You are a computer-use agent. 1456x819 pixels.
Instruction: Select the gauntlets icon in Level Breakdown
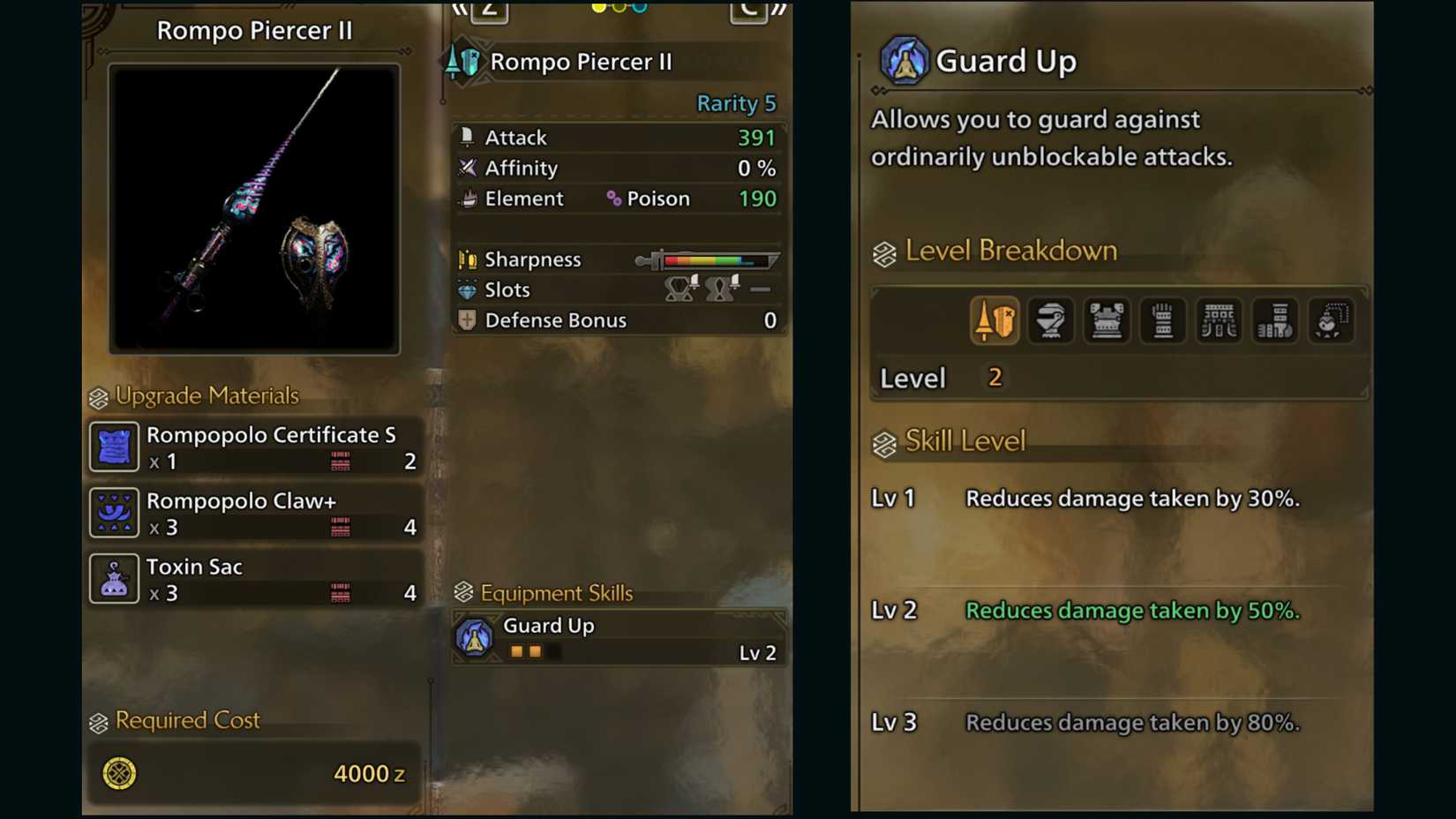coord(1162,320)
